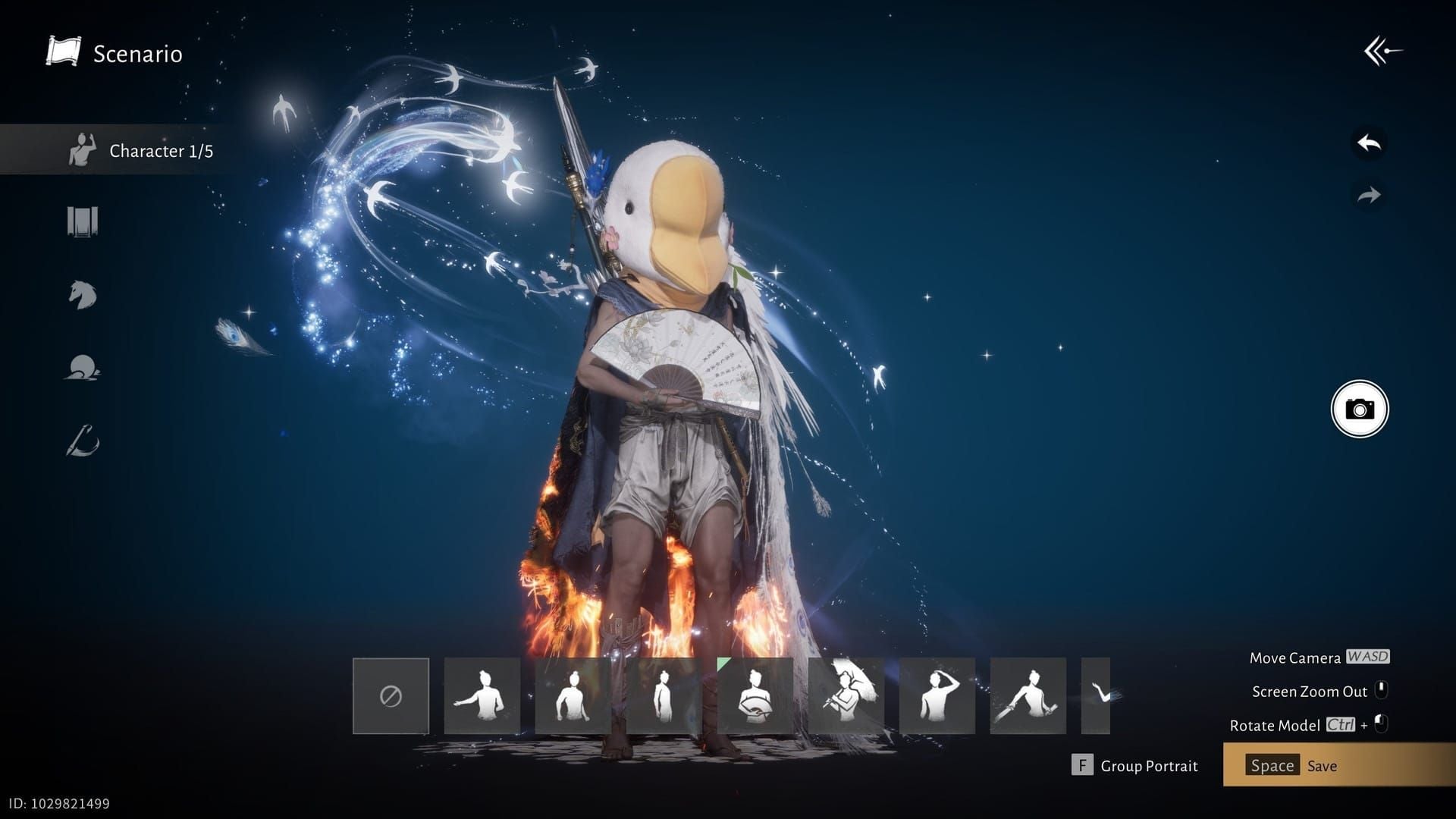Select the sword-wielding pose thumbnail
This screenshot has width=1456, height=819.
point(1029,694)
